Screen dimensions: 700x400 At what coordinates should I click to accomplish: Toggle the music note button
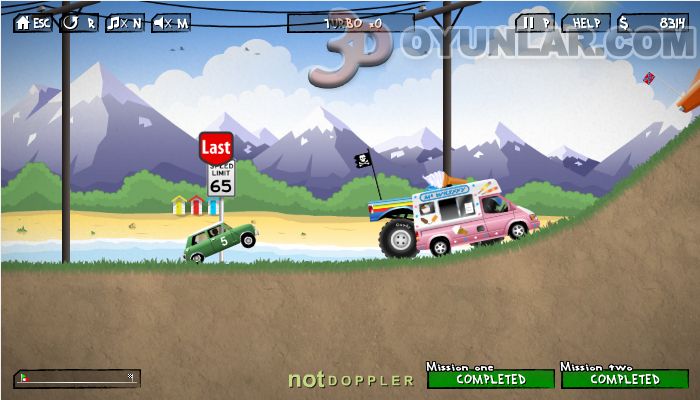pos(125,22)
